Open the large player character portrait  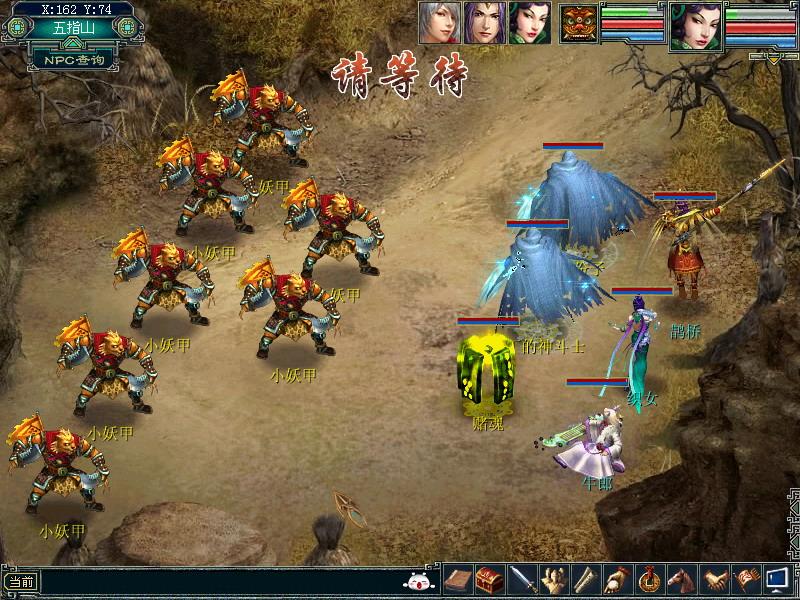(x=696, y=25)
